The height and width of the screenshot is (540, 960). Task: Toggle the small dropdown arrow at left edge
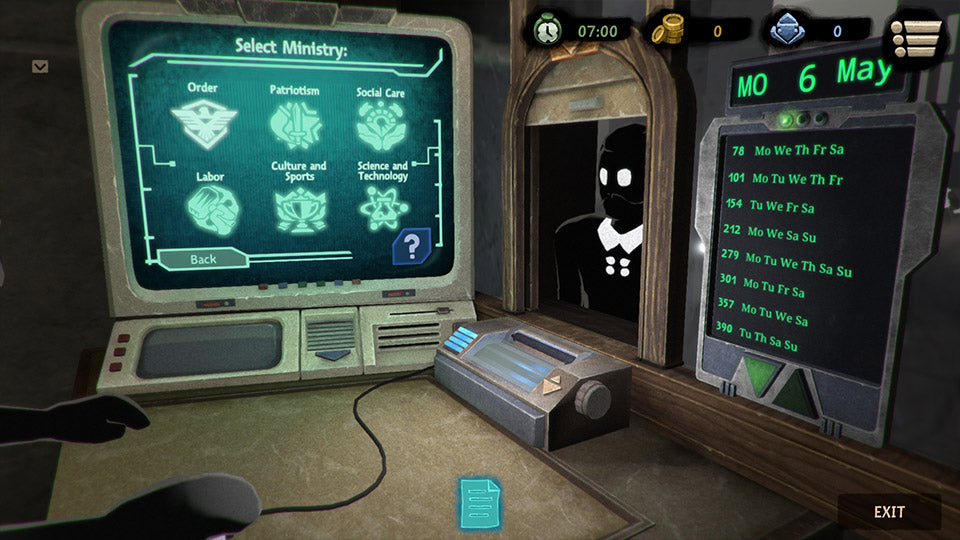coord(40,67)
